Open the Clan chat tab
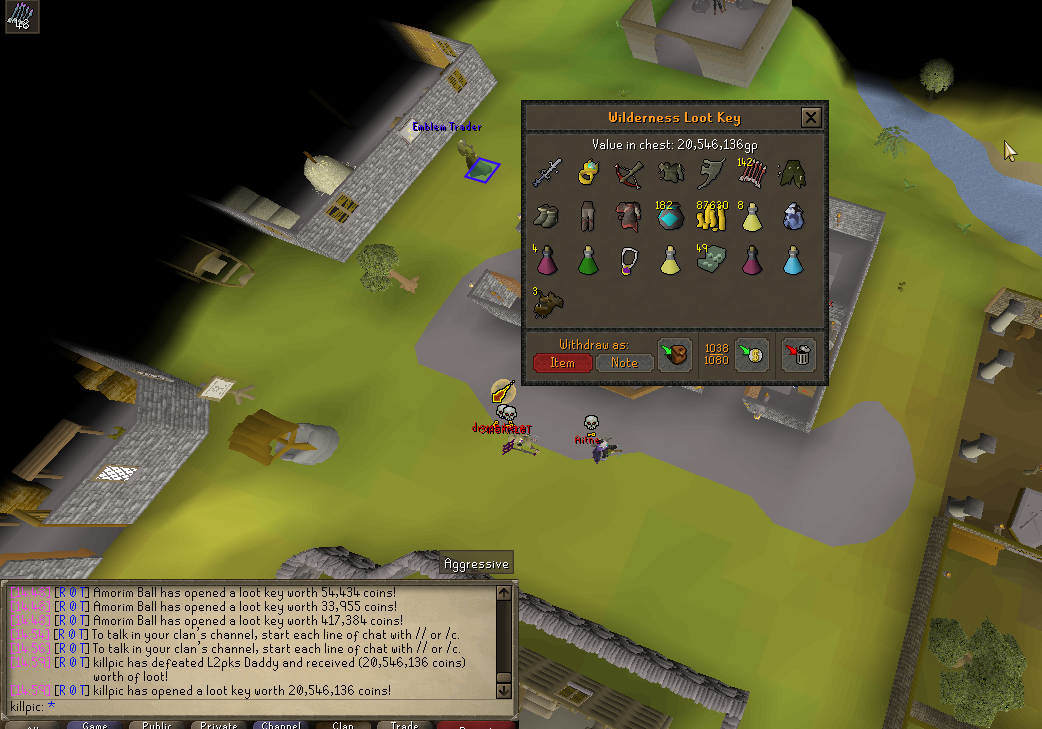The image size is (1042, 729). click(x=343, y=724)
